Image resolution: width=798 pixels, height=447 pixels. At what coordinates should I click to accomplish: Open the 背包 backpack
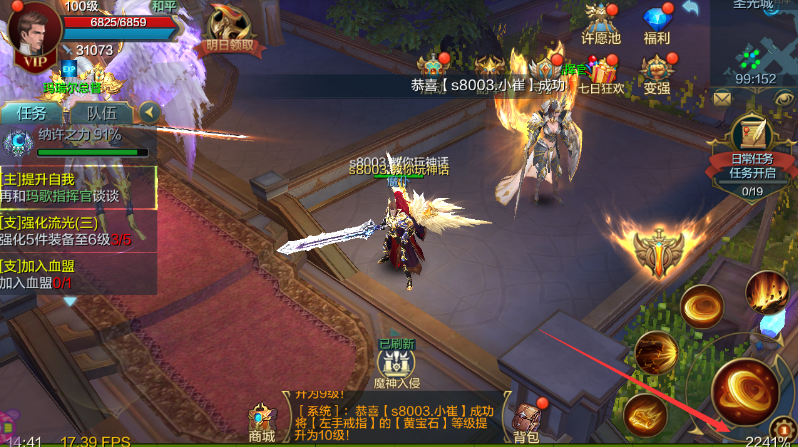pos(526,421)
